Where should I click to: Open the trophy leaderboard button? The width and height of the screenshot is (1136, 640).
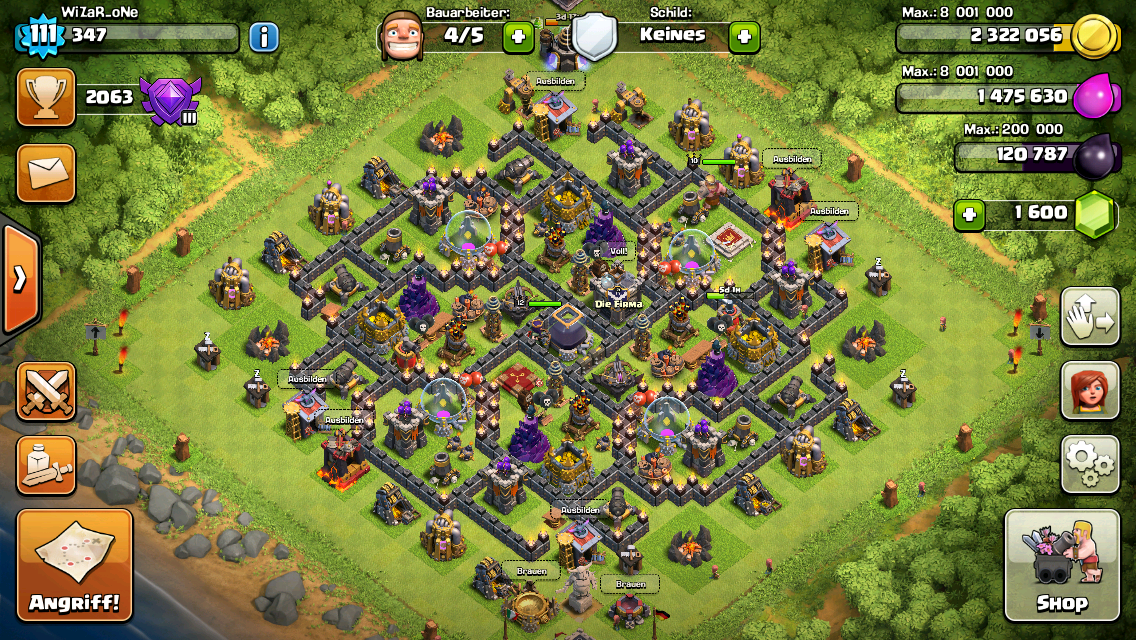click(46, 98)
